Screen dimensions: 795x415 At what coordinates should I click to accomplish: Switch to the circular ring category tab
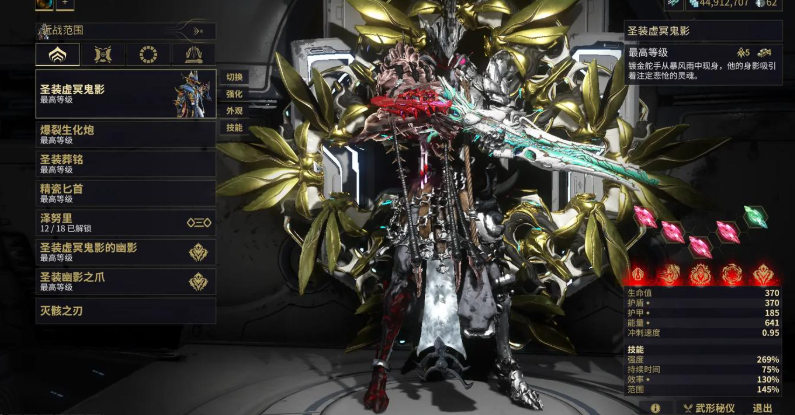(148, 54)
